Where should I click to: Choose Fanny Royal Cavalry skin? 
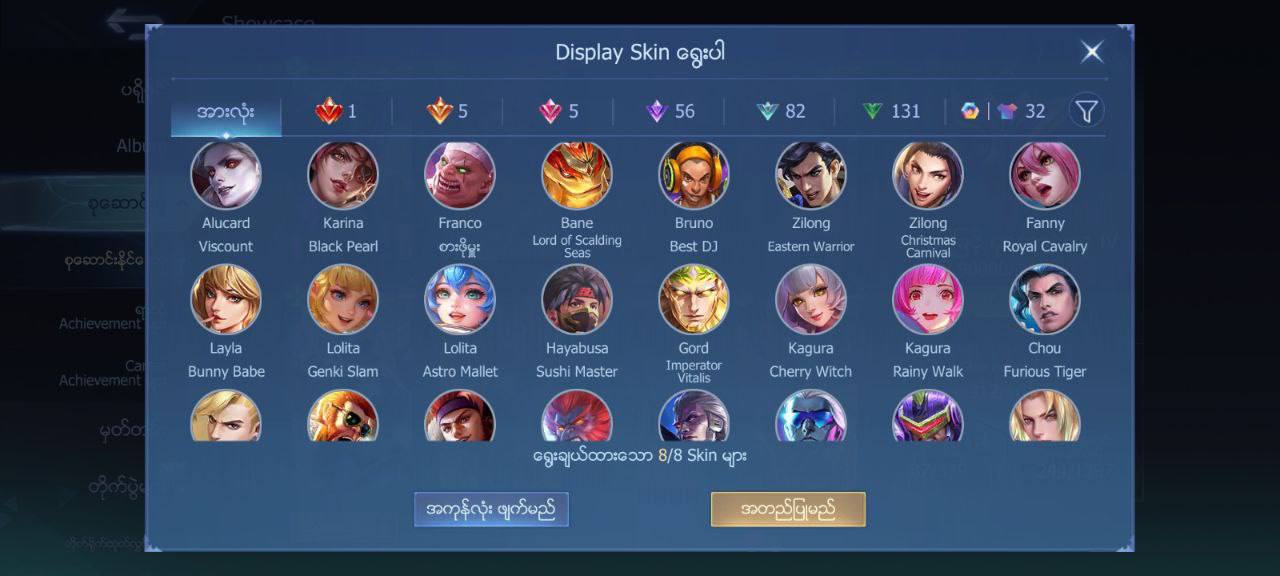[1045, 175]
